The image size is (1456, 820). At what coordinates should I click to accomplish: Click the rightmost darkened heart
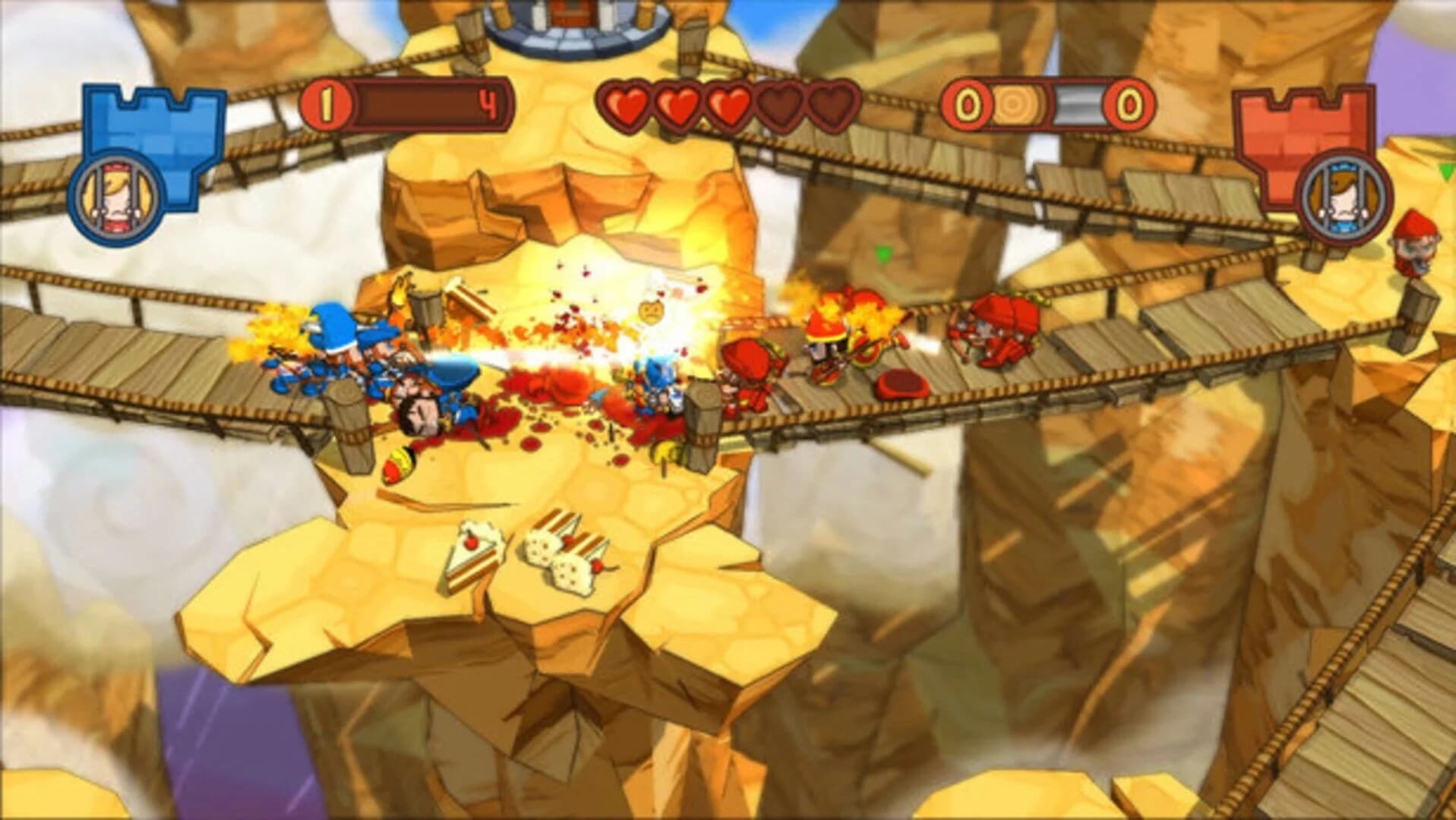830,106
